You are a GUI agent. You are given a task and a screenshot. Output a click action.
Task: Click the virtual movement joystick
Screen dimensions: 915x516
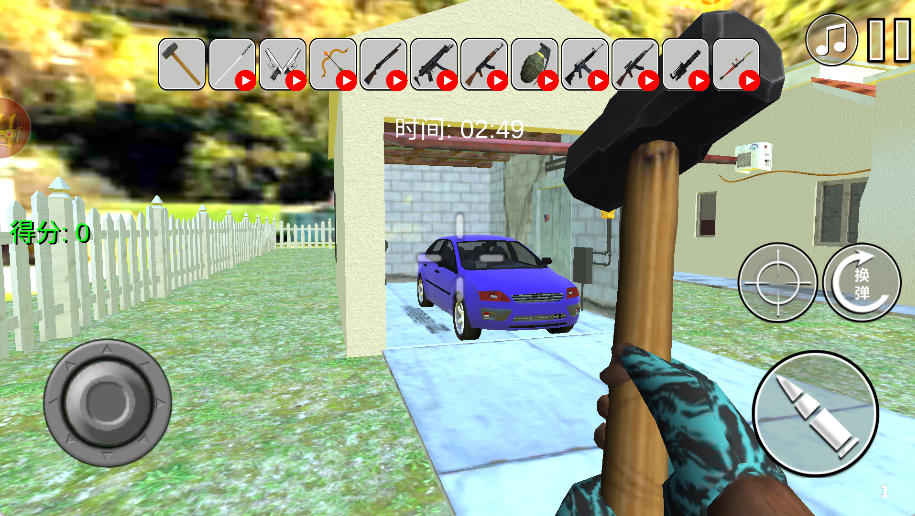click(107, 403)
